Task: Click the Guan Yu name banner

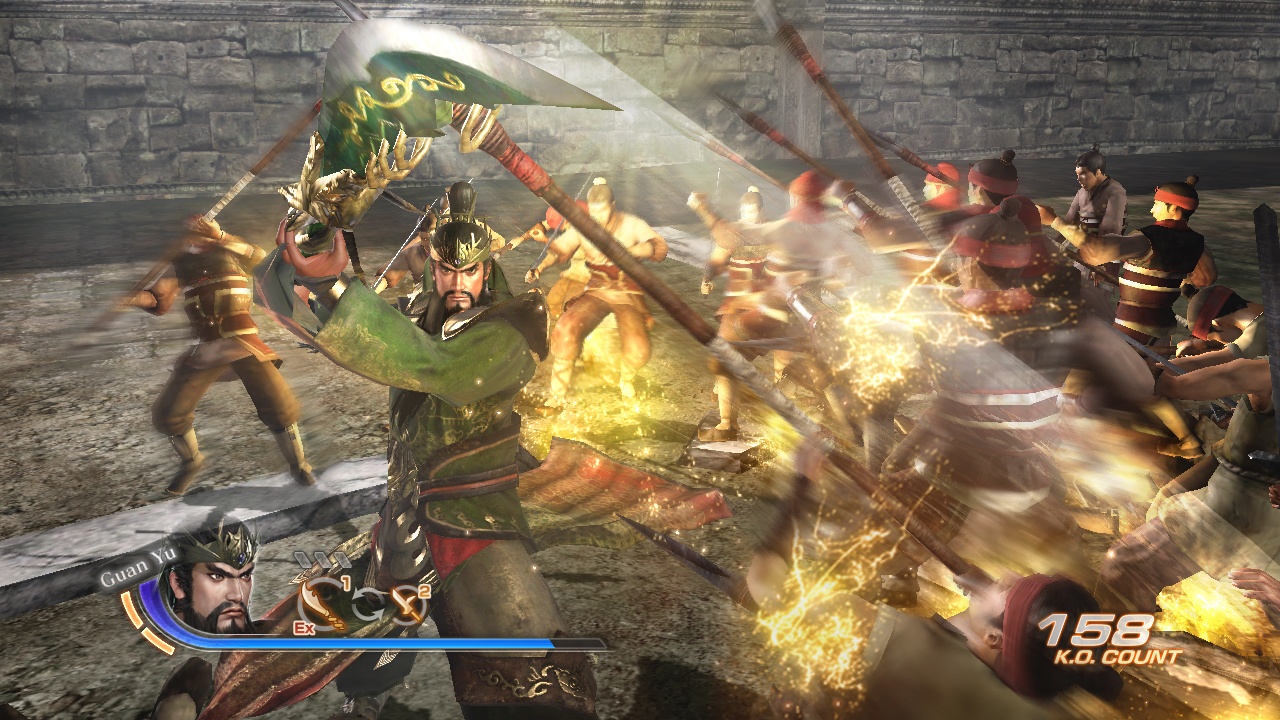Action: pos(138,565)
